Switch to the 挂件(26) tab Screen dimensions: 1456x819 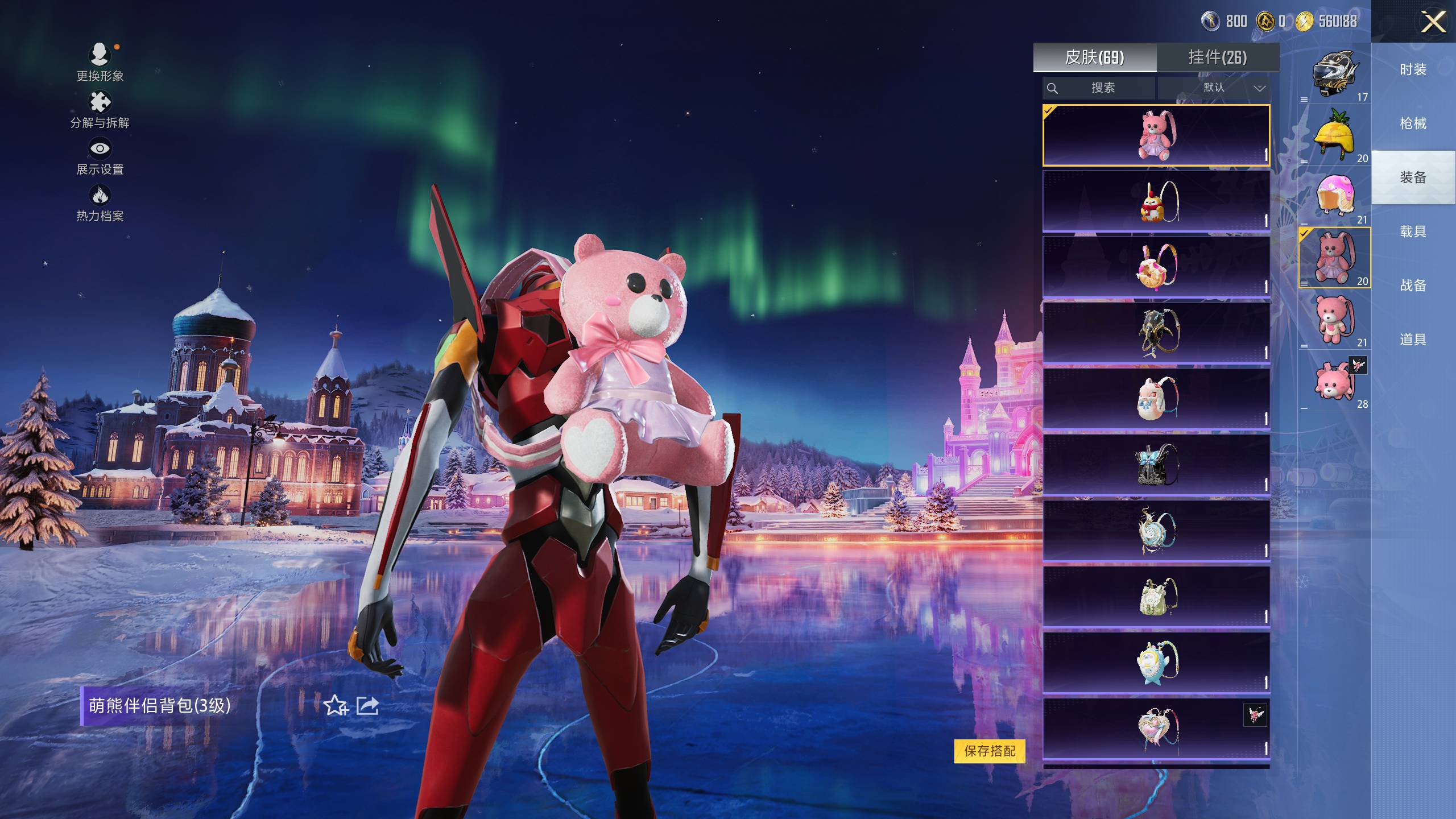click(x=1217, y=57)
